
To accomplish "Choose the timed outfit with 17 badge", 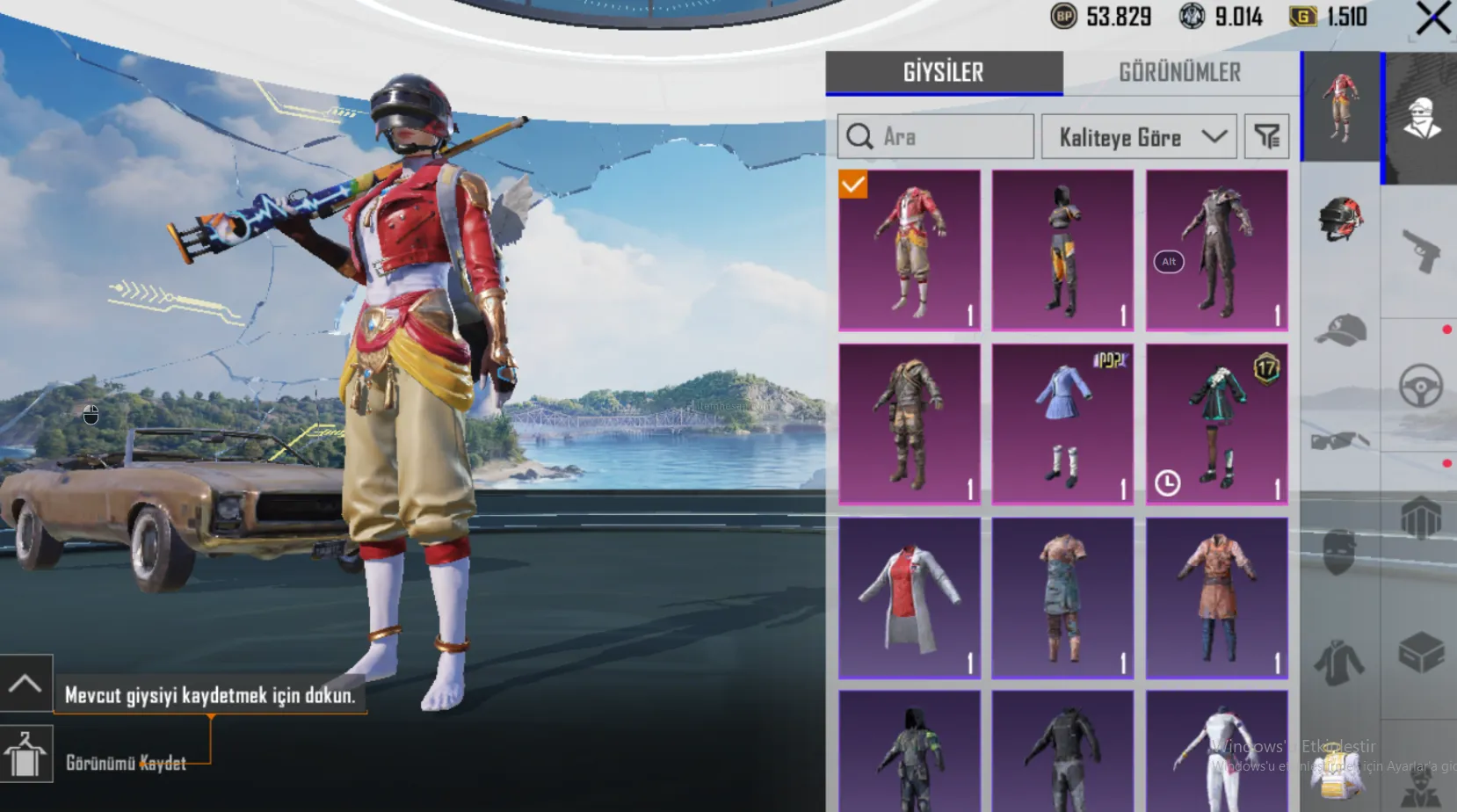I will (x=1216, y=424).
